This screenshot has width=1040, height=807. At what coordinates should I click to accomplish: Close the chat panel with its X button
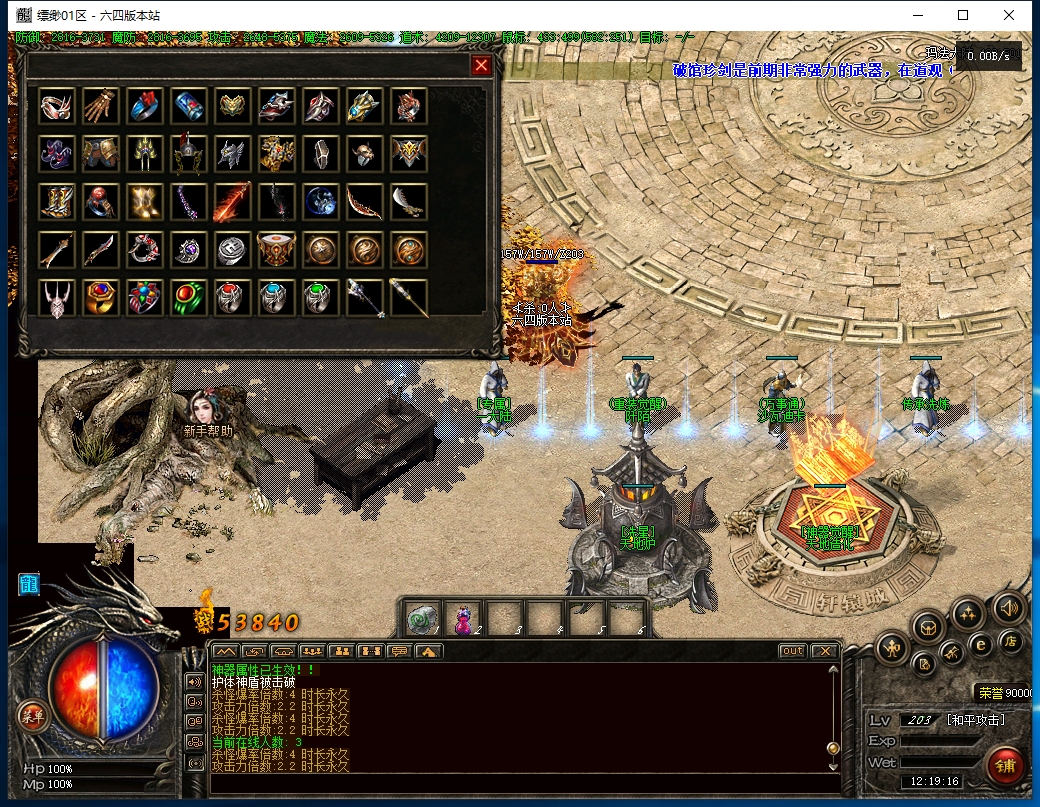[824, 651]
